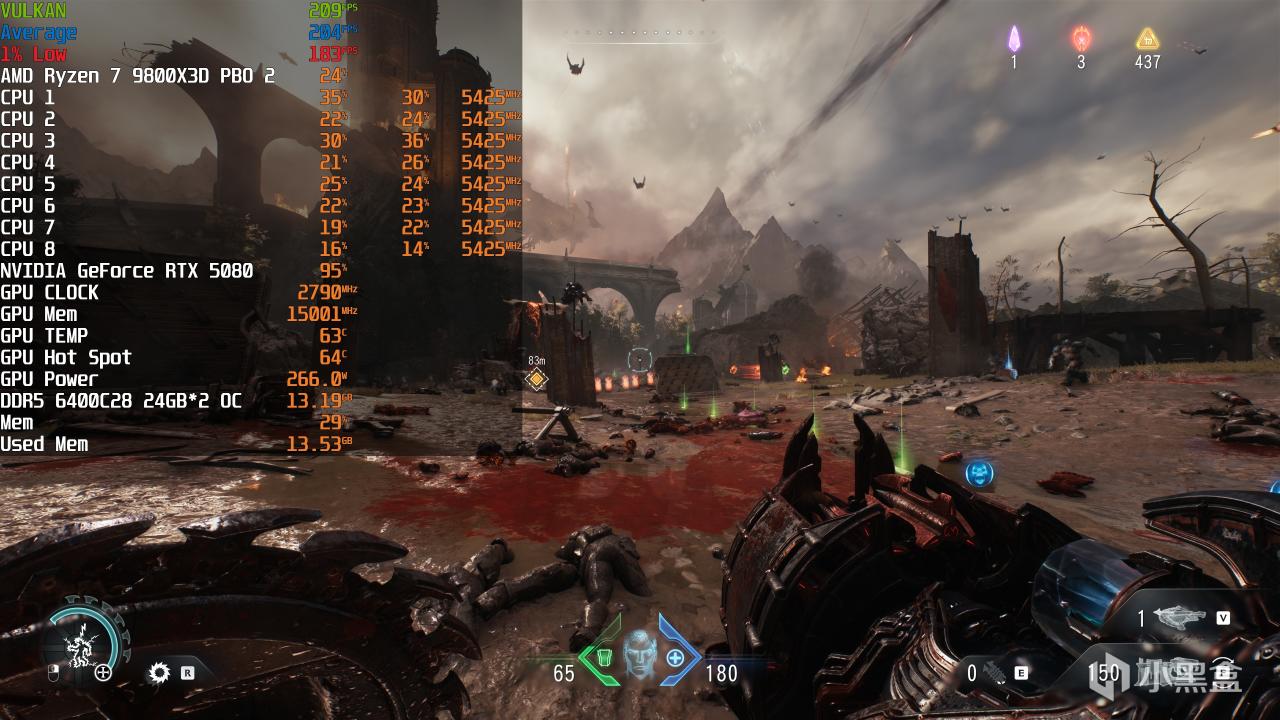The image size is (1280, 720).
Task: Click the shield saw blade icon
Action: pyautogui.click(x=159, y=673)
